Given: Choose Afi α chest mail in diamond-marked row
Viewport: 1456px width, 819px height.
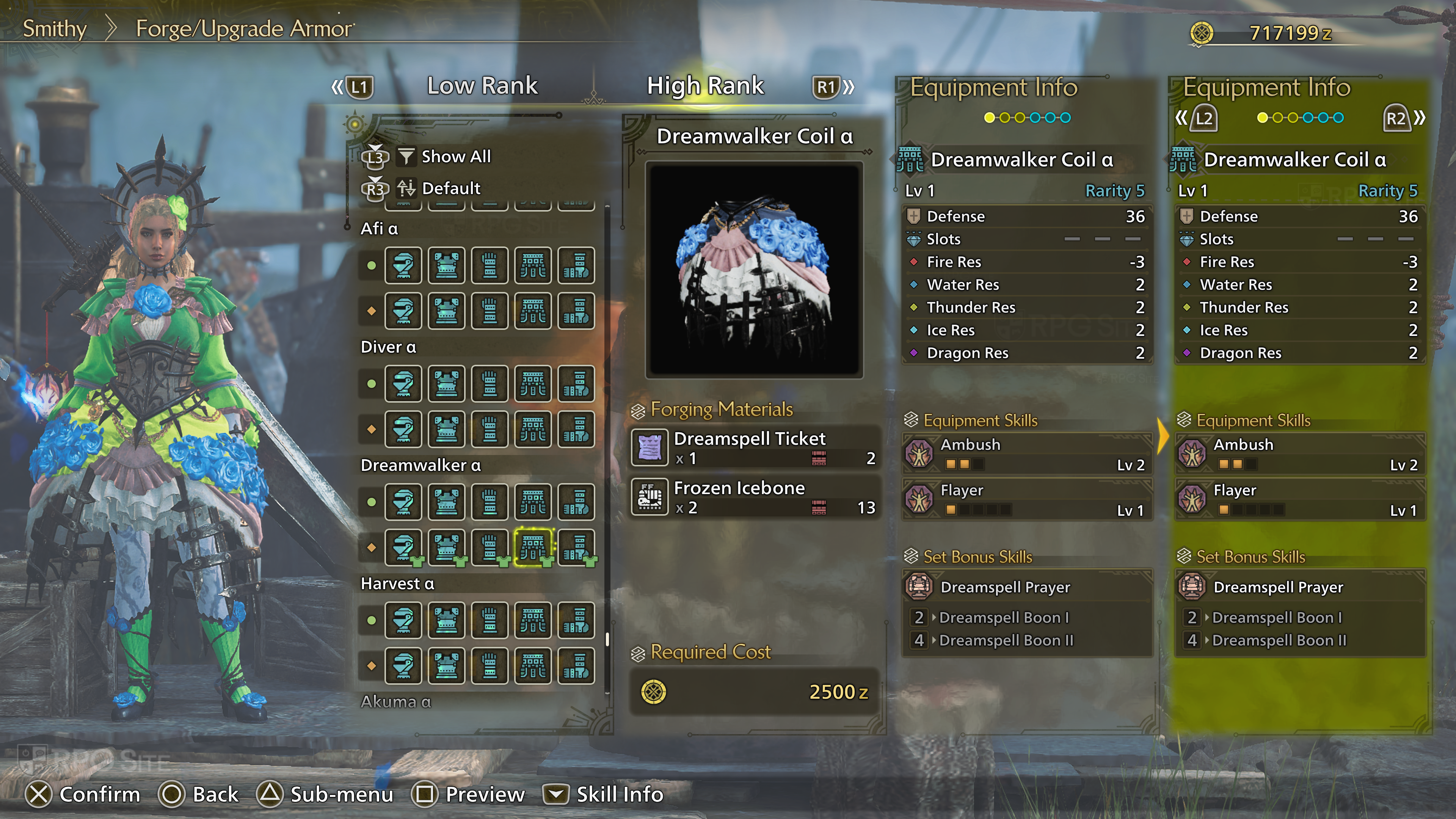Looking at the screenshot, I should click(x=447, y=310).
